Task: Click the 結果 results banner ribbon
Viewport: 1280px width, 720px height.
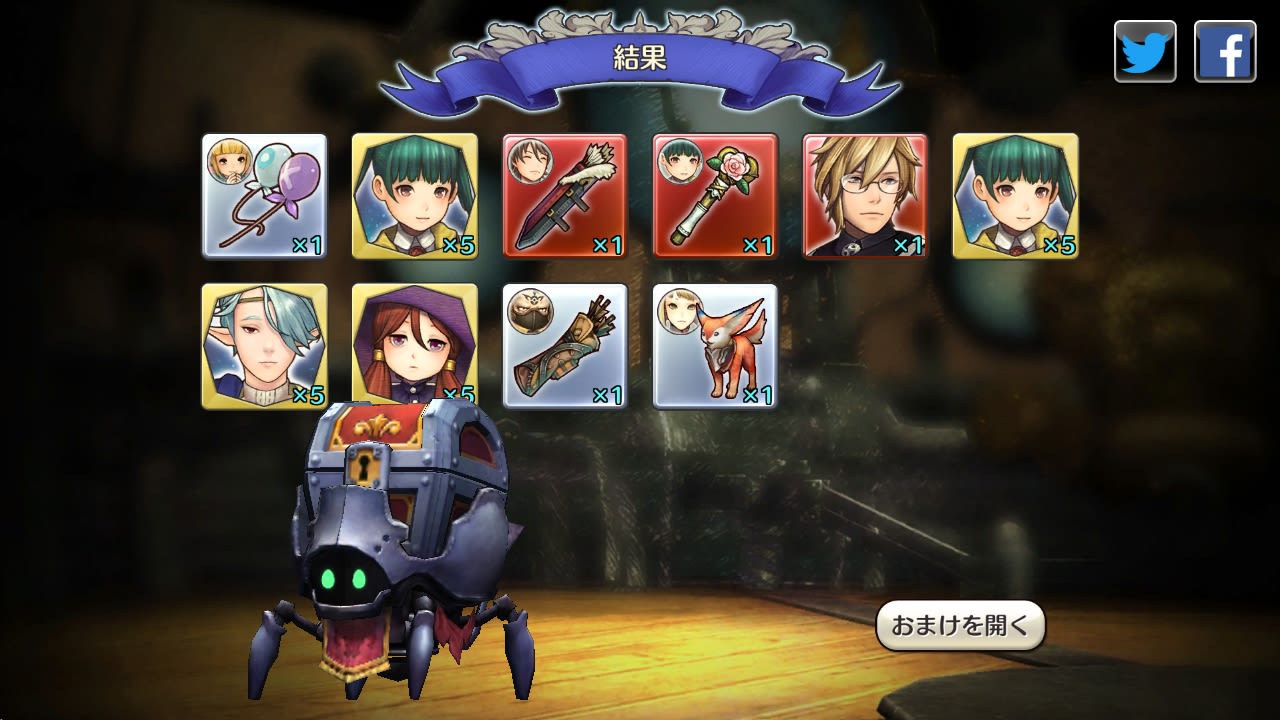Action: [640, 57]
